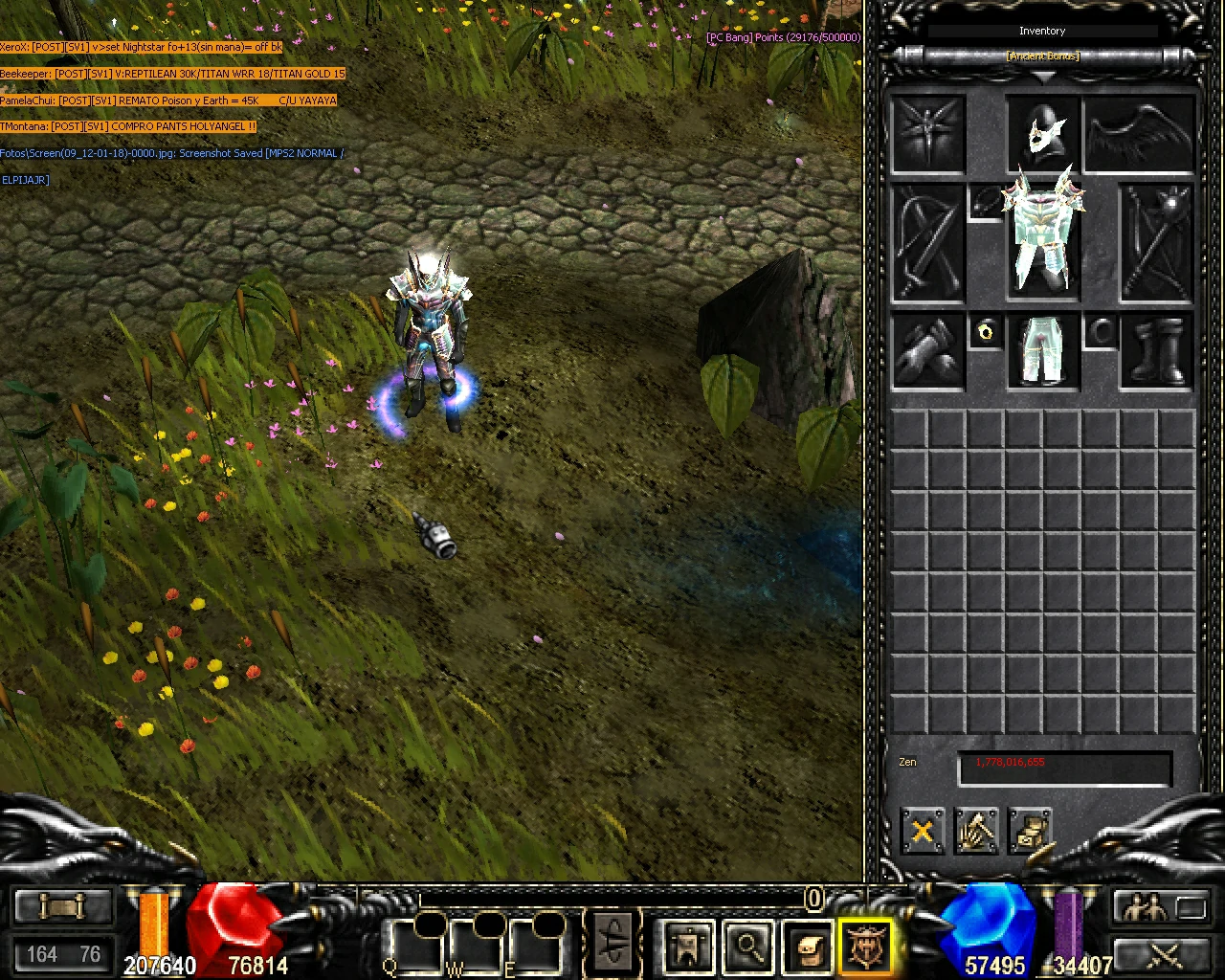
Task: Open the character info panel icon
Action: 688,944
